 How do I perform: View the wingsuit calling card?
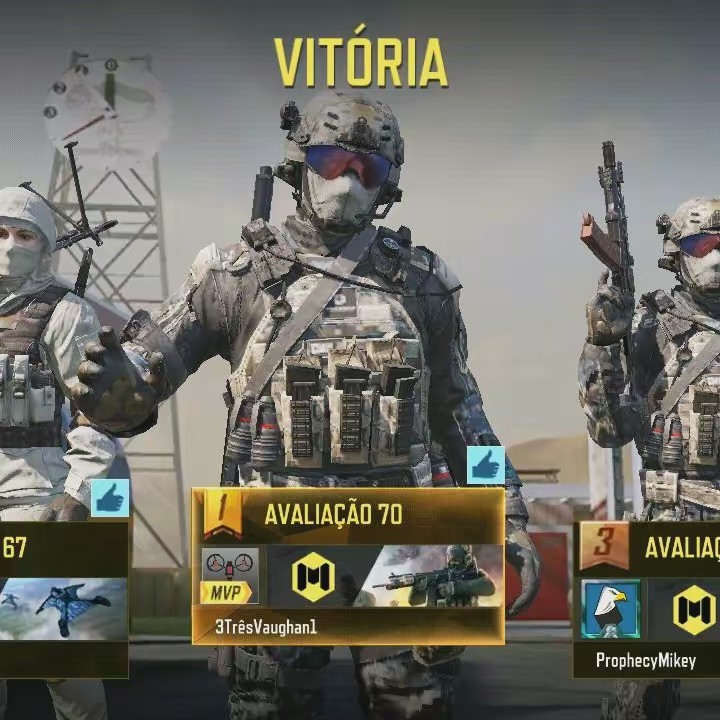(64, 608)
